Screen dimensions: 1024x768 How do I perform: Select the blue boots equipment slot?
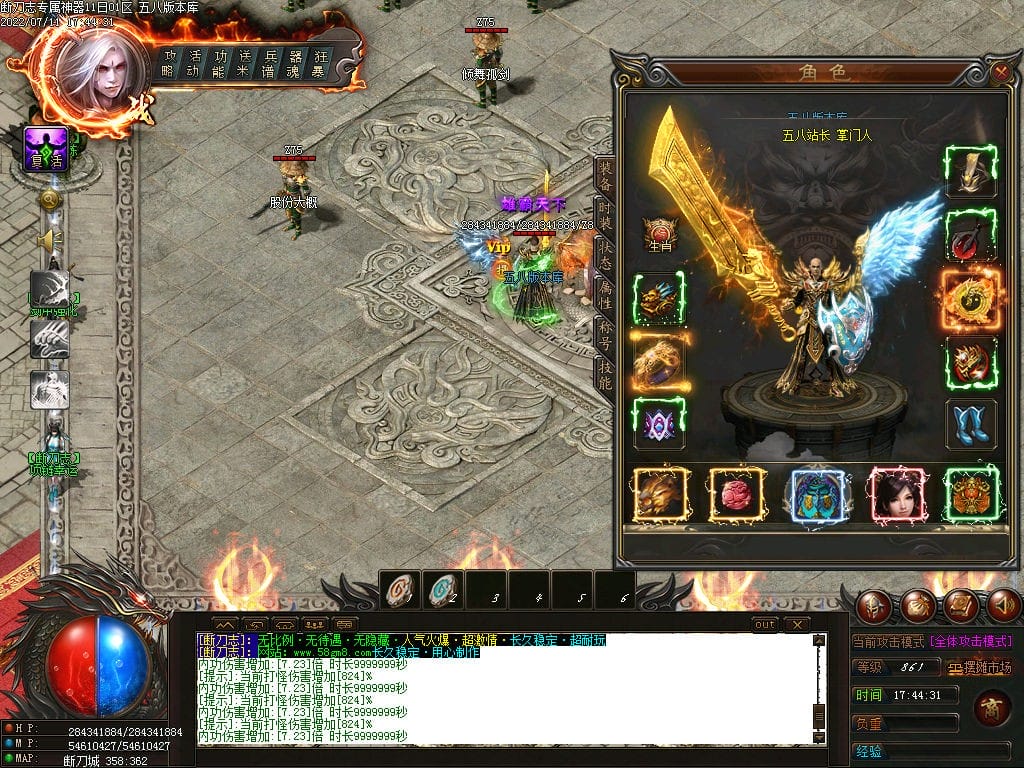970,424
